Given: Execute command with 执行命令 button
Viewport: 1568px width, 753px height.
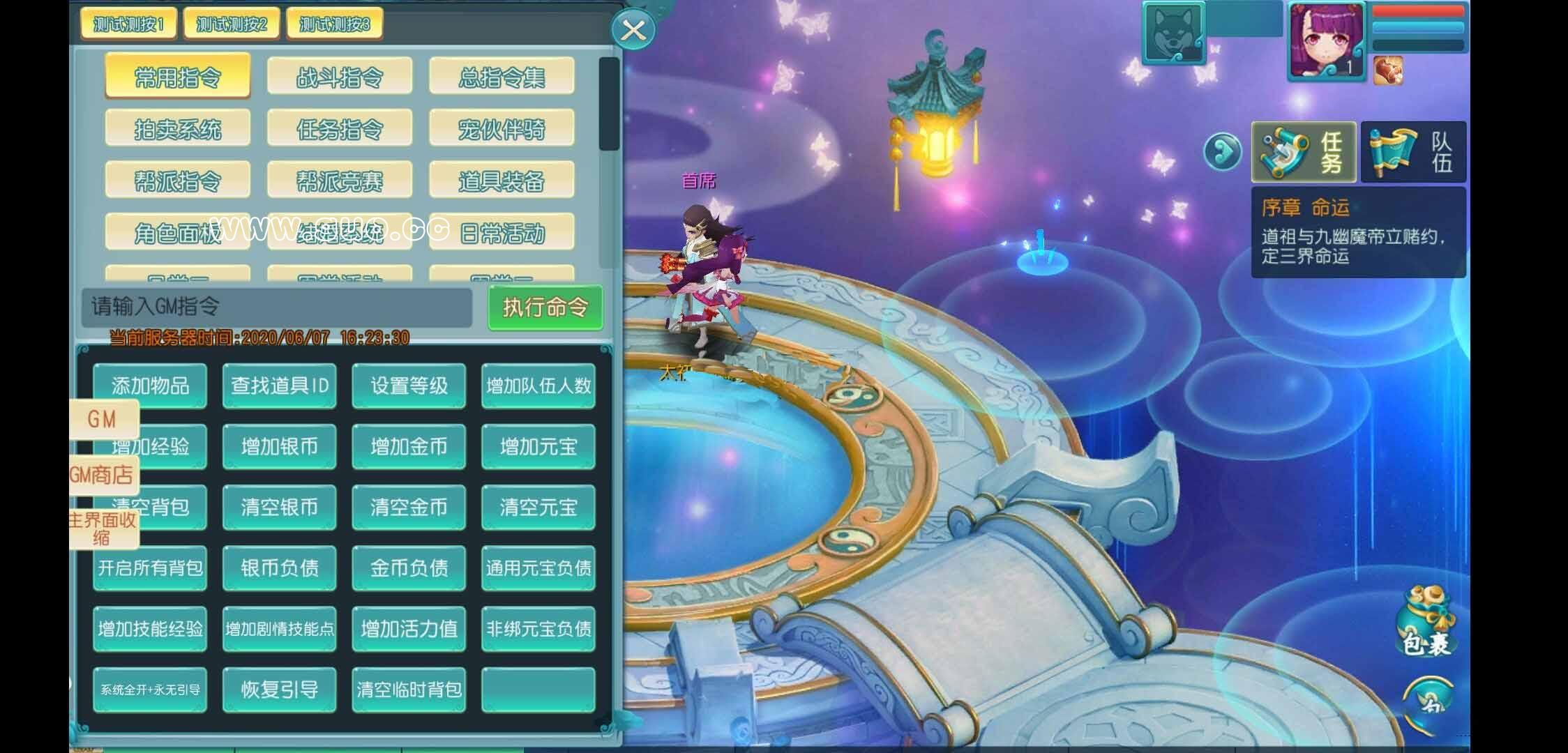Looking at the screenshot, I should coord(545,307).
